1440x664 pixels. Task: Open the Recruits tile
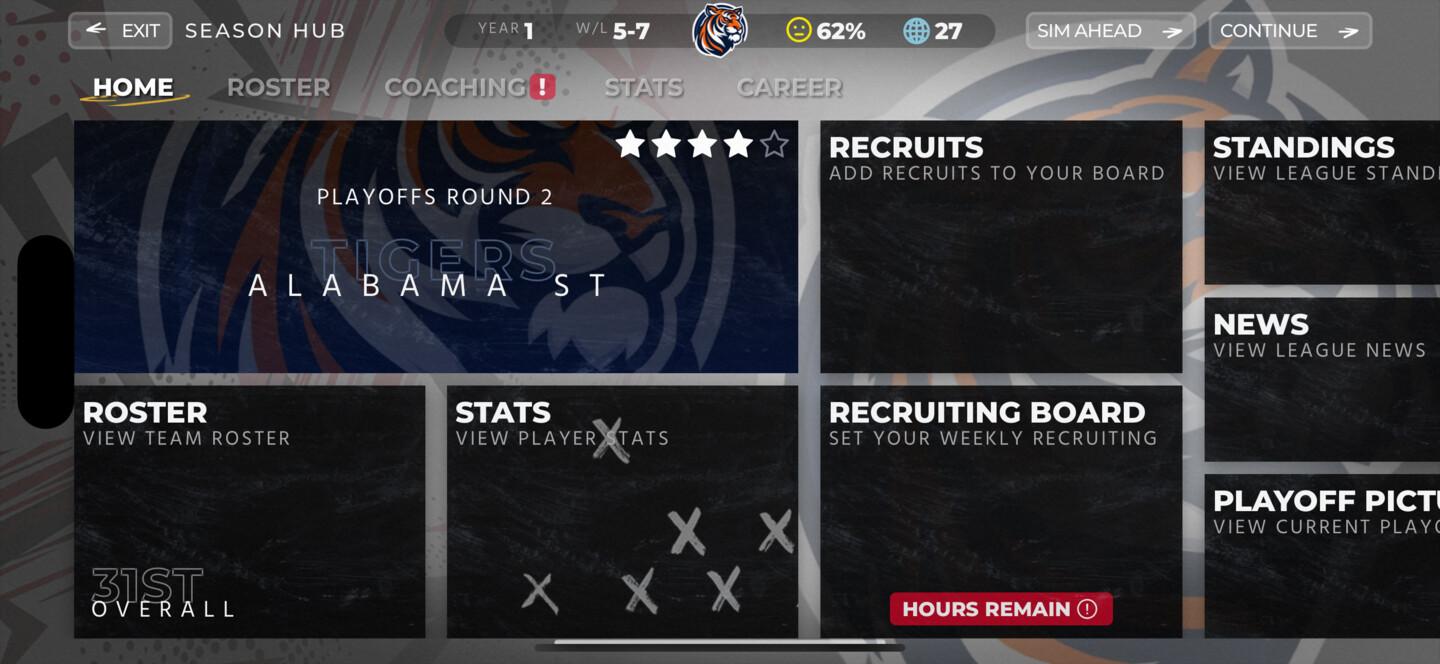pyautogui.click(x=1001, y=247)
